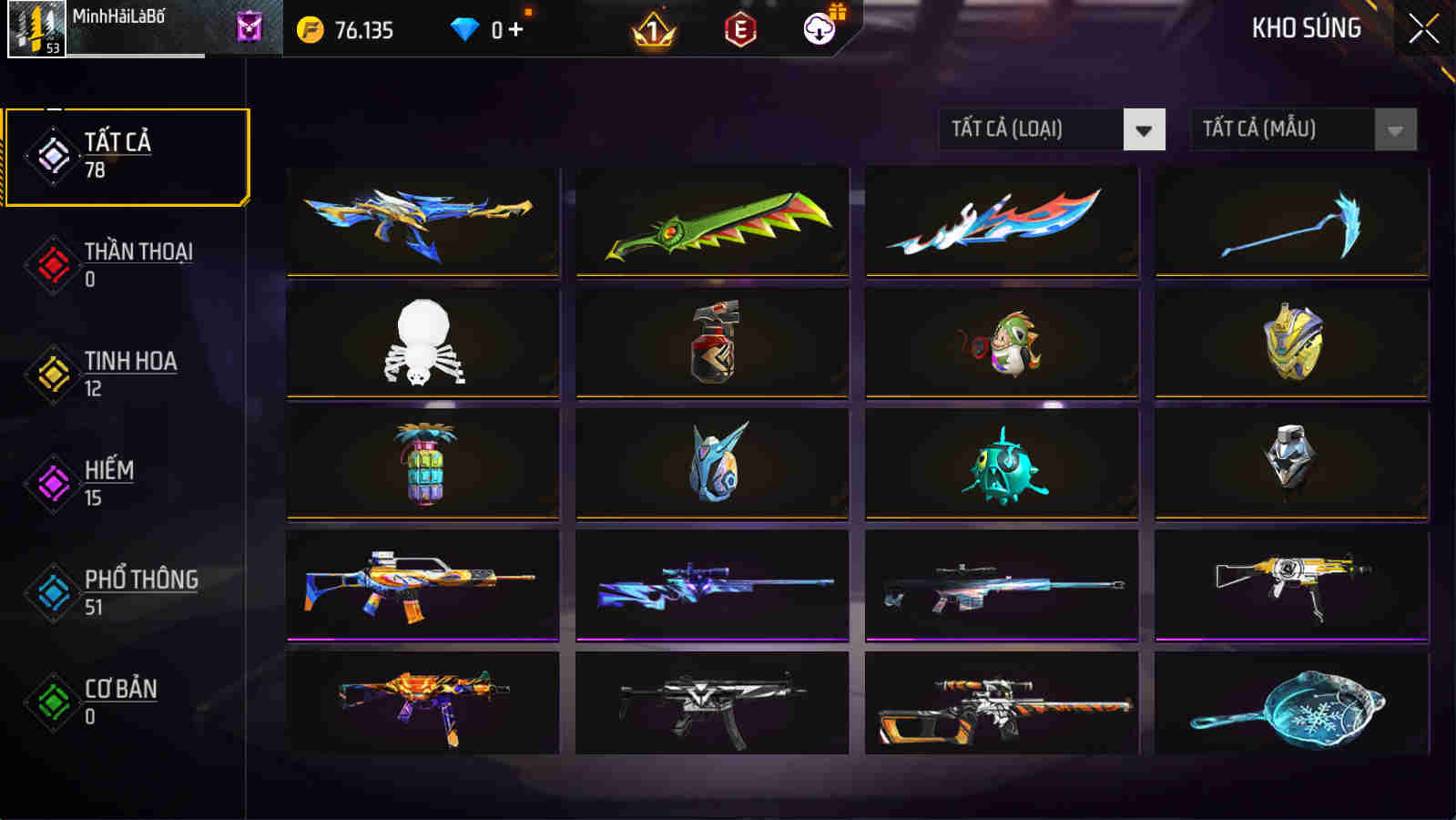This screenshot has width=1456, height=820.
Task: Click the gold coin balance icon
Action: click(x=311, y=29)
